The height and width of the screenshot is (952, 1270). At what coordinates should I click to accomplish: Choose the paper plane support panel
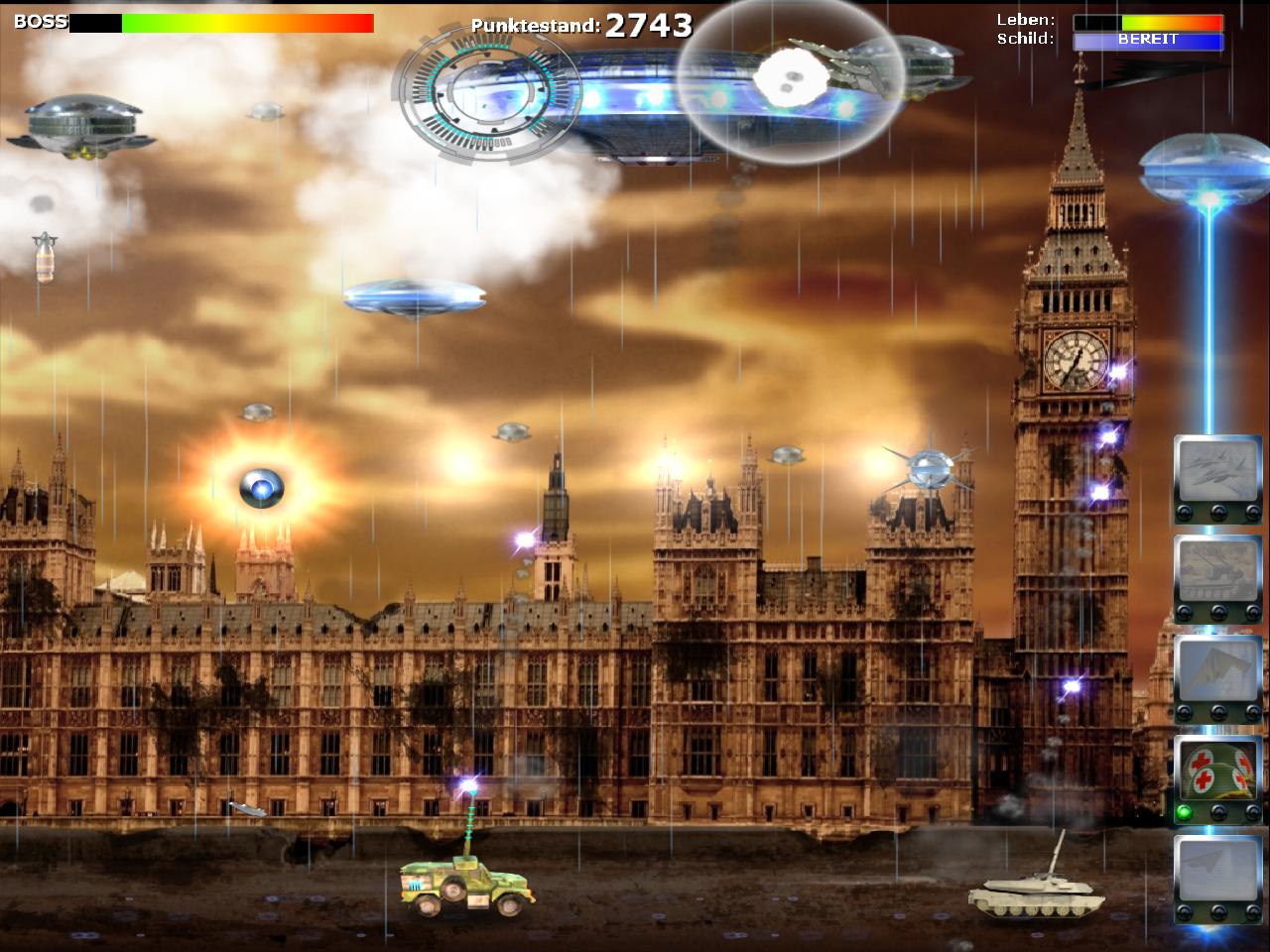1217,871
